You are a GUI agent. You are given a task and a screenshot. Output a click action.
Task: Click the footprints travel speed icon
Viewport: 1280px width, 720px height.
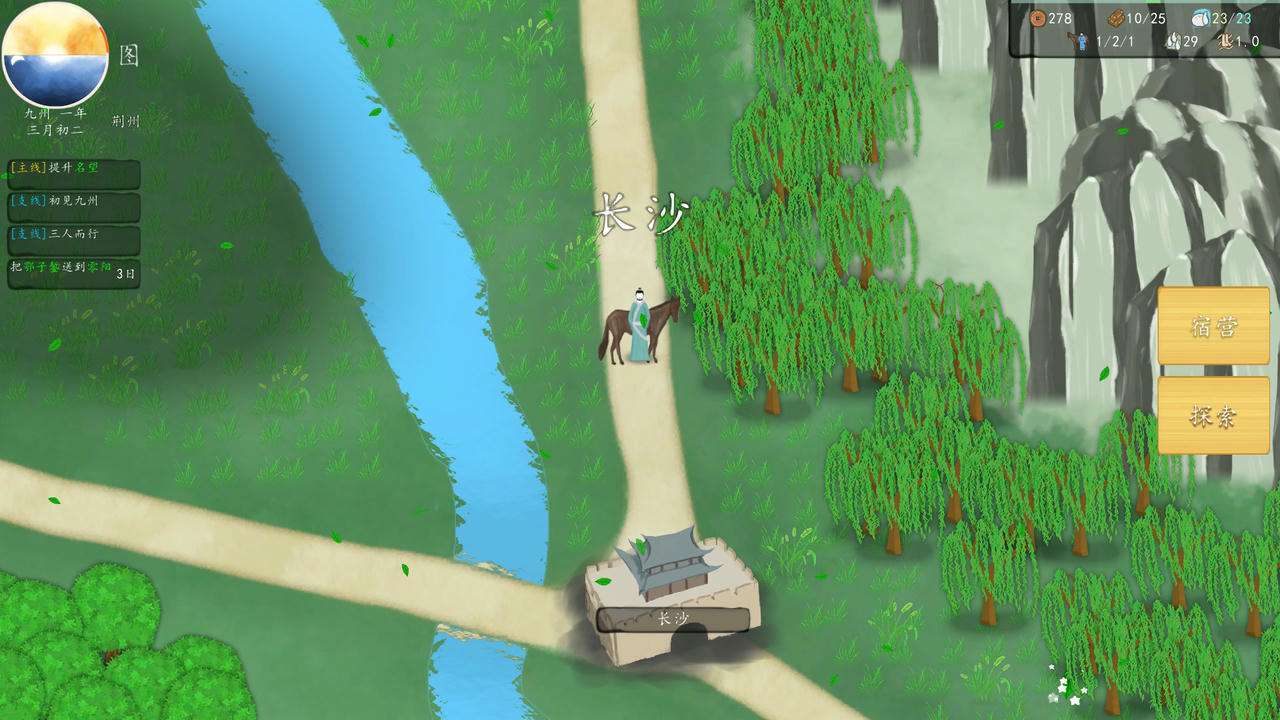click(x=1224, y=42)
